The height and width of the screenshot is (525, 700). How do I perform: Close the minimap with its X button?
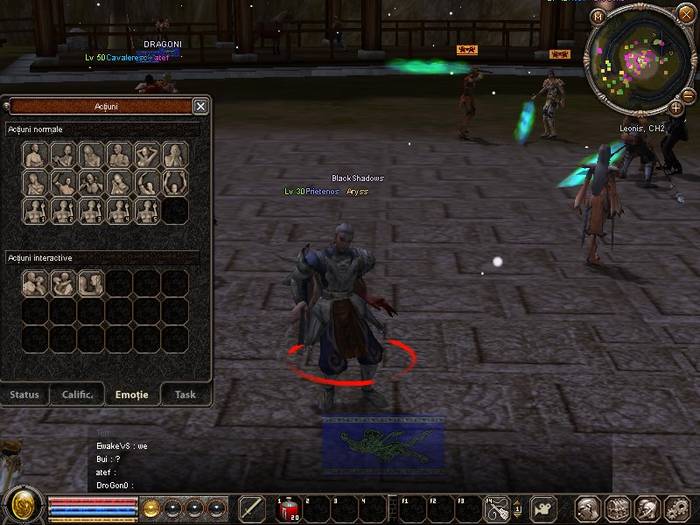686,17
